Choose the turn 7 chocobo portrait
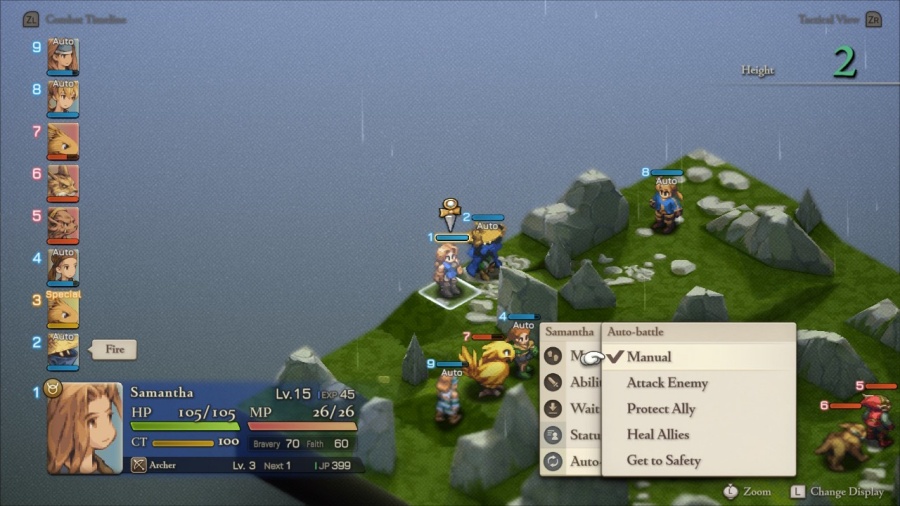This screenshot has height=506, width=900. point(63,142)
